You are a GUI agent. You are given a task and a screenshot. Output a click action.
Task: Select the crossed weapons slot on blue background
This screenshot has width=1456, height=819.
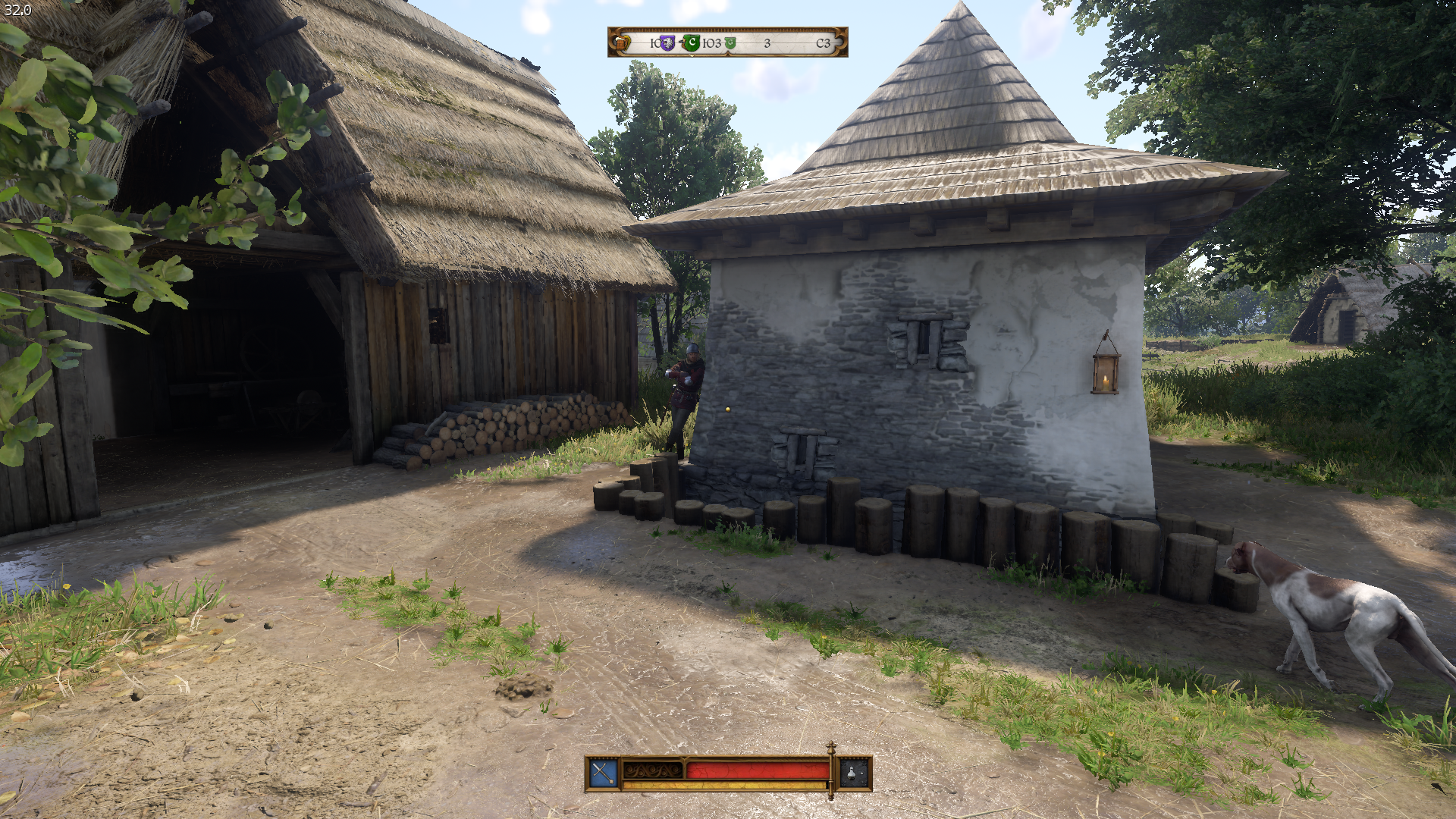click(x=604, y=773)
